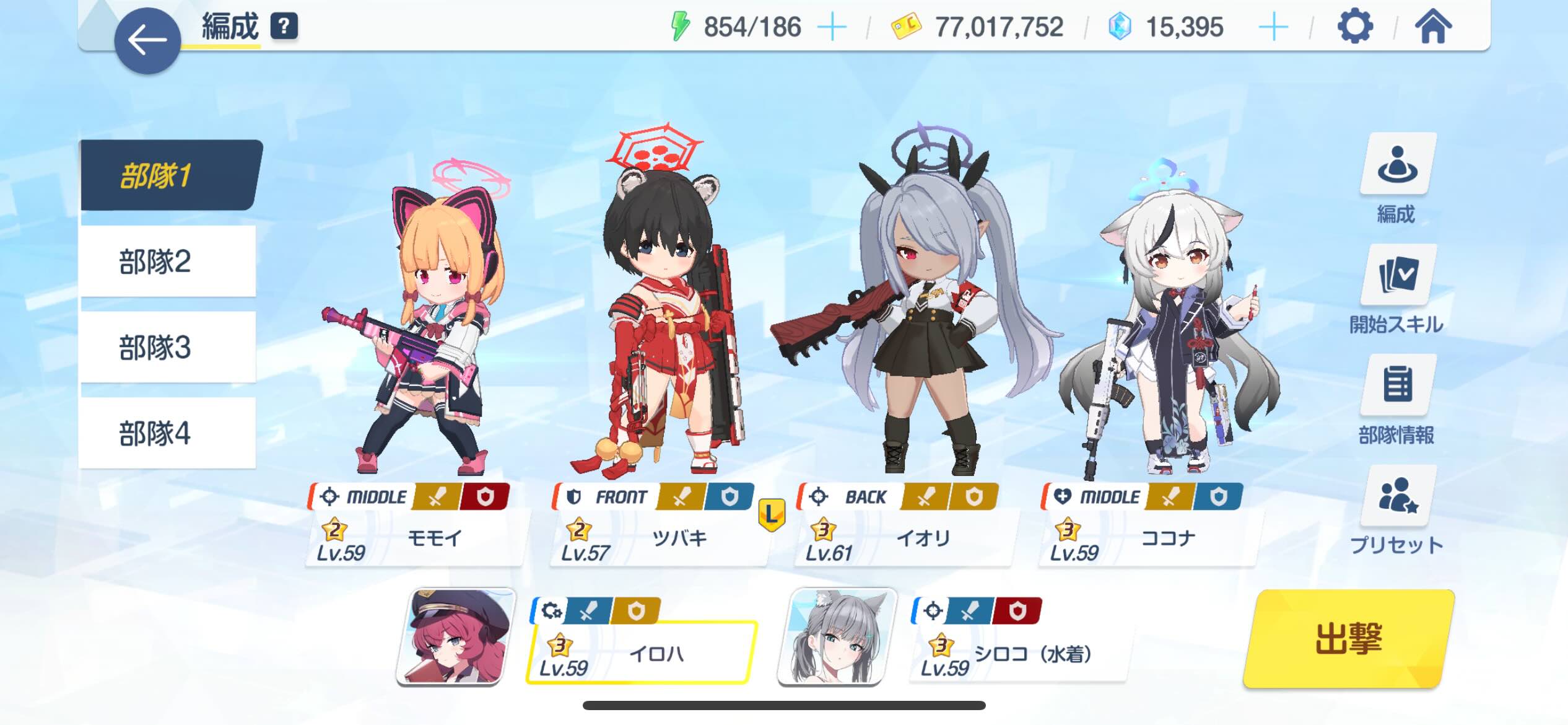Toggle Iori's yellow shield badge
Screen dimensions: 1568x725
[974, 496]
